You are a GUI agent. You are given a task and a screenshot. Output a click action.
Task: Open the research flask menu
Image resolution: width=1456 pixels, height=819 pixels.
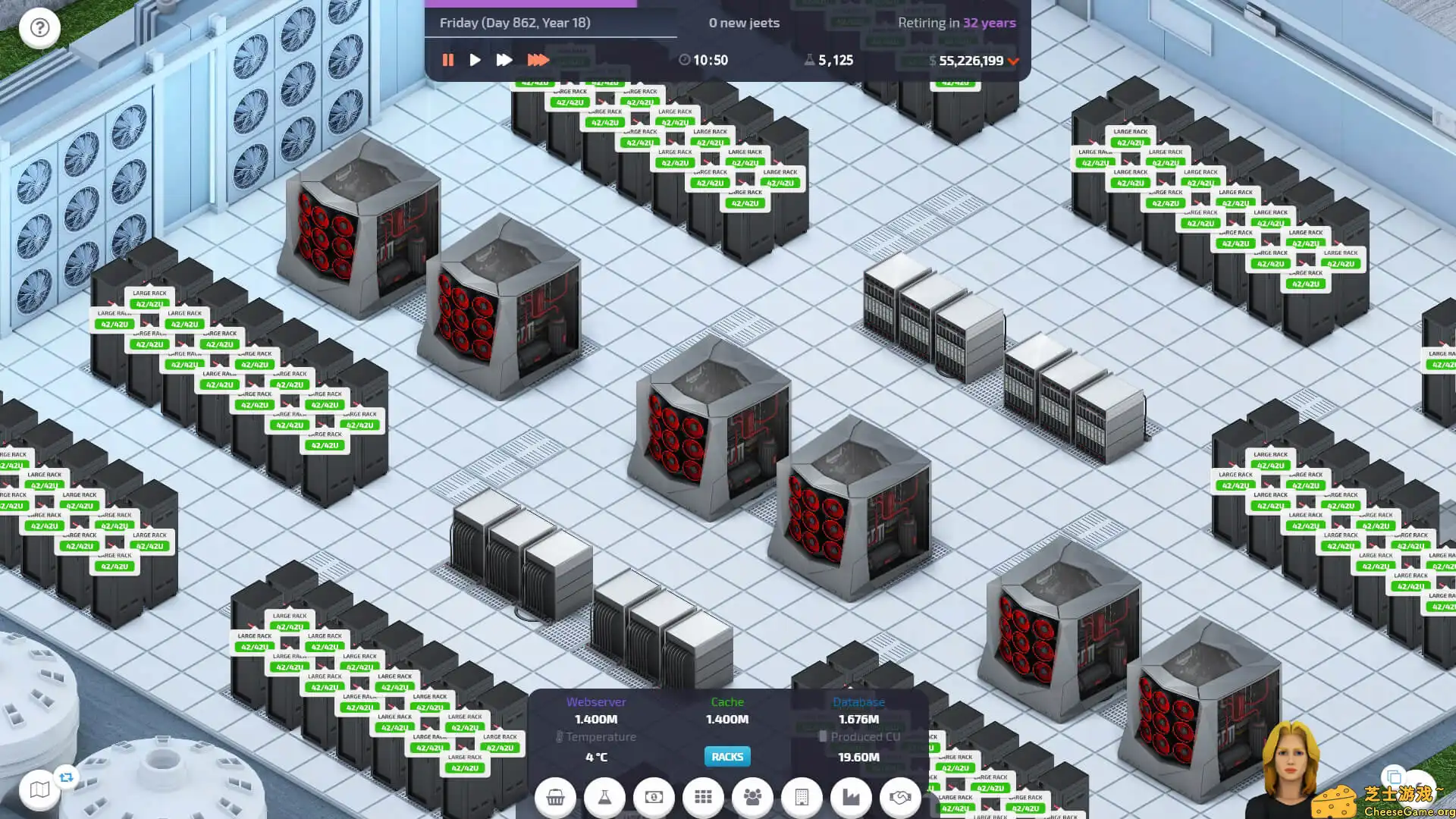pos(604,797)
